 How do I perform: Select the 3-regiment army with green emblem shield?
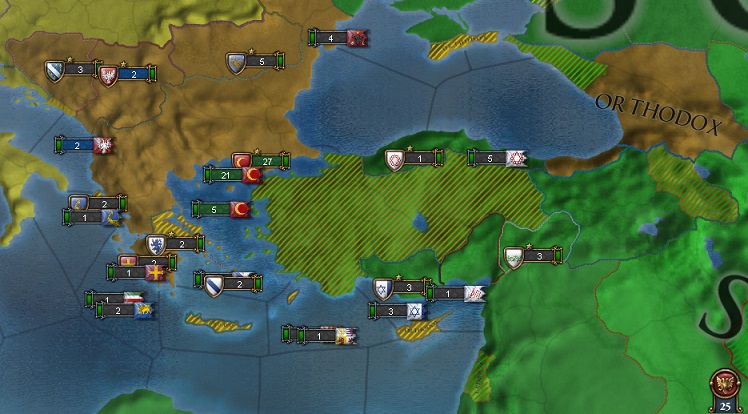[x=531, y=256]
